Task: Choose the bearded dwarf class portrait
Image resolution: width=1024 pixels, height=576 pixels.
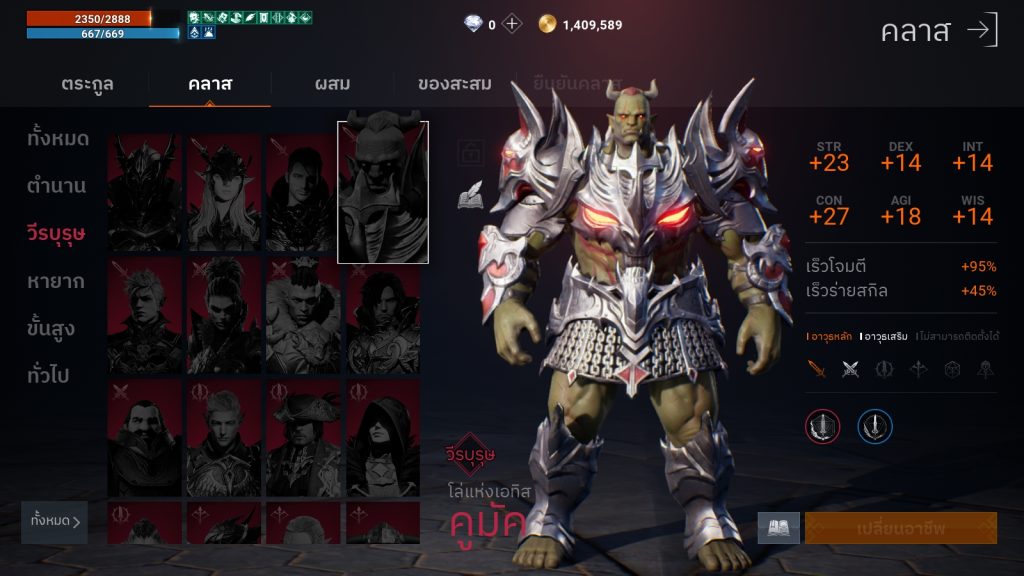Action: point(144,438)
